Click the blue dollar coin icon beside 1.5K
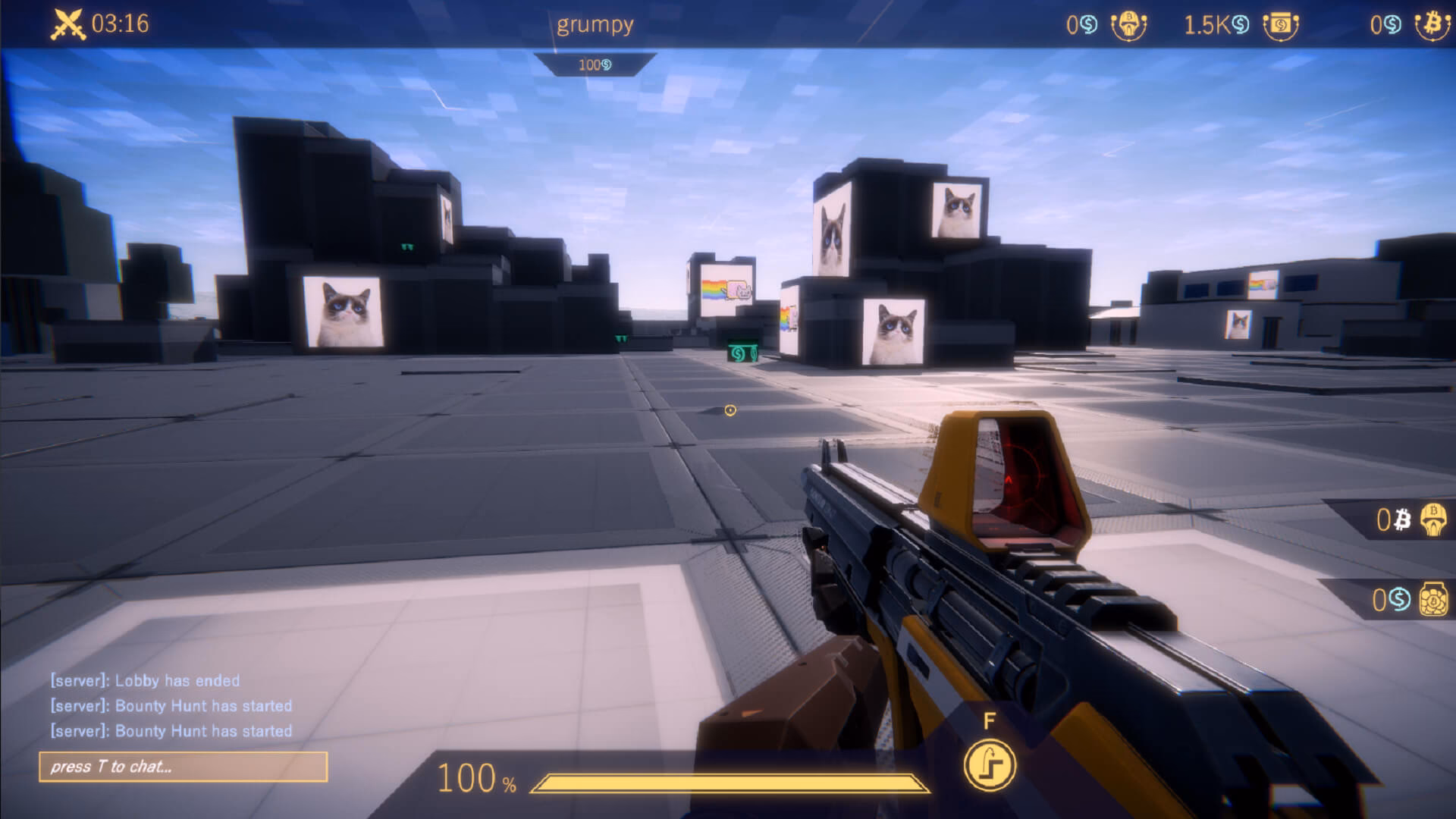This screenshot has width=1456, height=819. [1239, 25]
